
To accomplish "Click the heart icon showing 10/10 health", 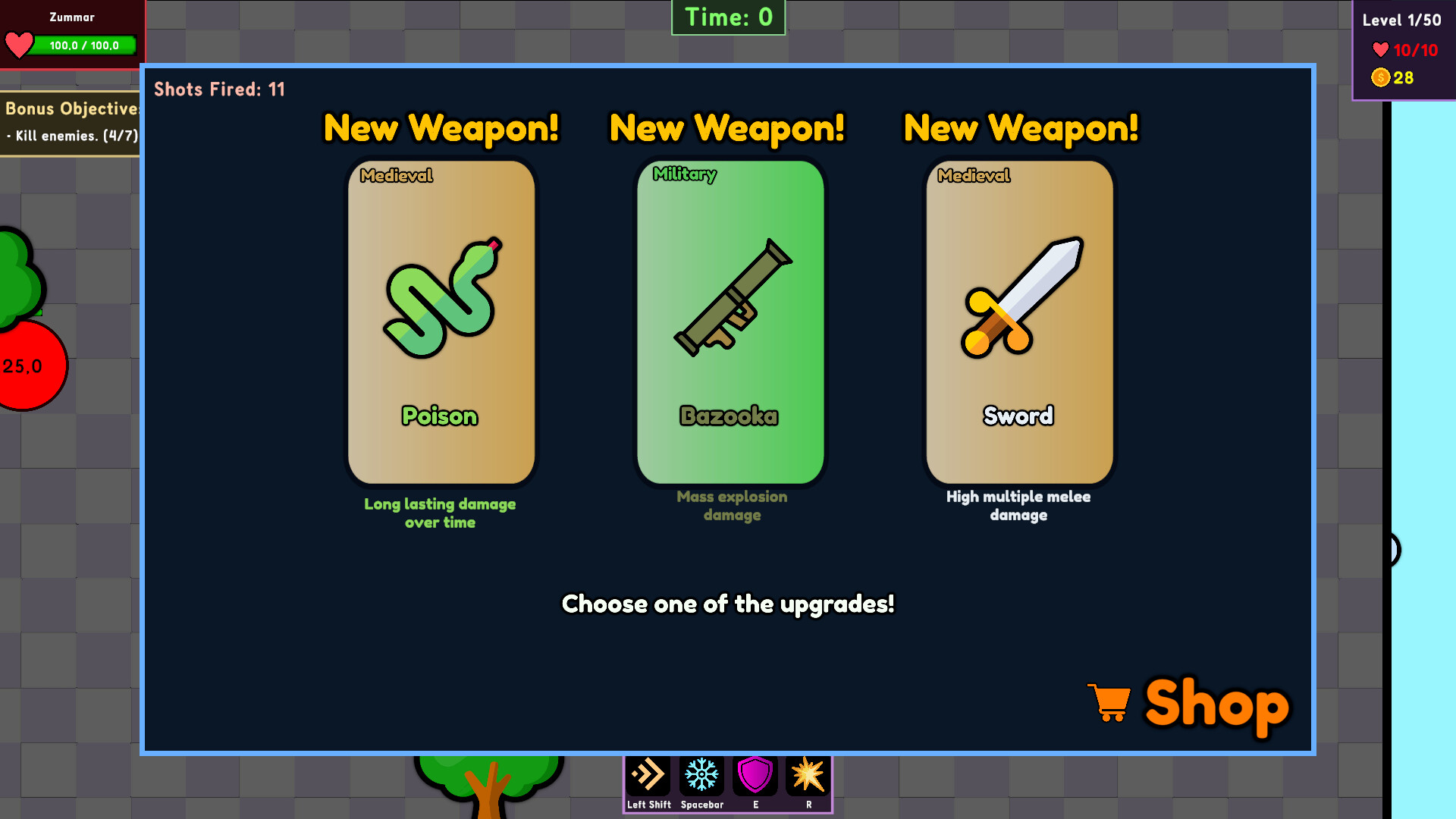I will (1380, 50).
